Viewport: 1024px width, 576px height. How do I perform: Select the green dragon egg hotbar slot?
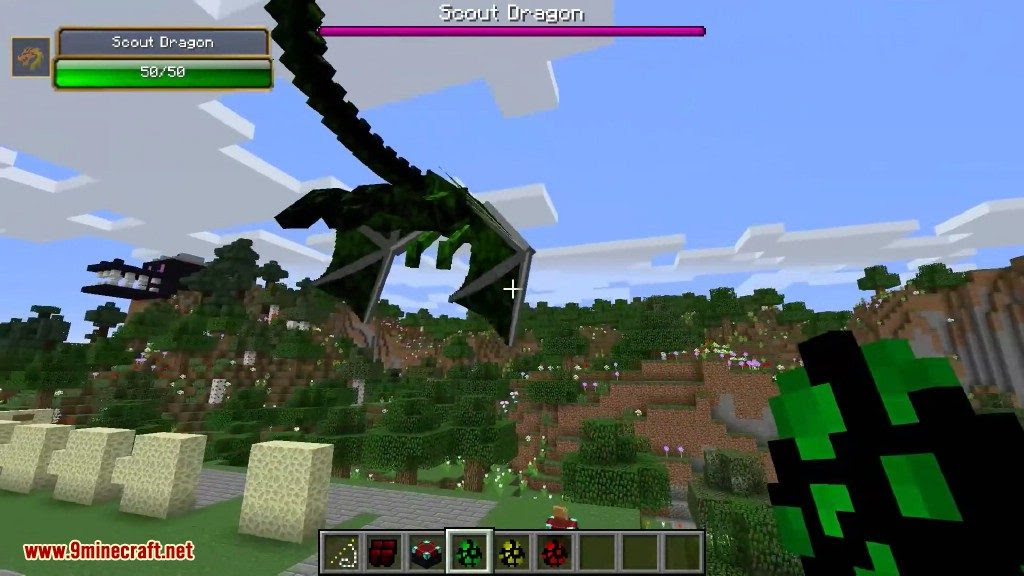click(x=468, y=551)
